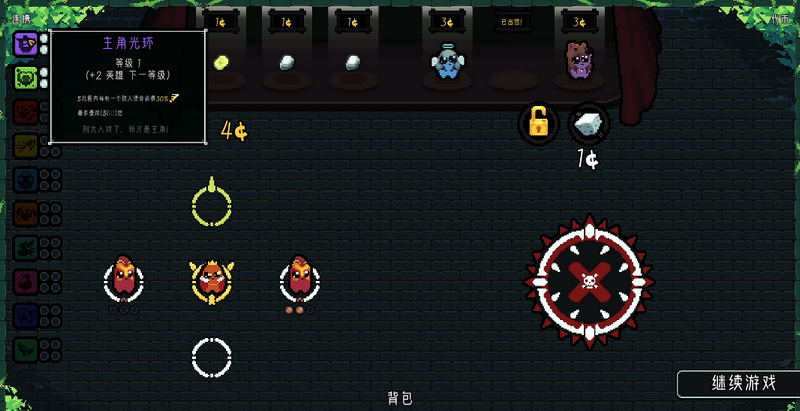
Task: Select the red synergy icon in sidebar
Action: click(x=26, y=113)
